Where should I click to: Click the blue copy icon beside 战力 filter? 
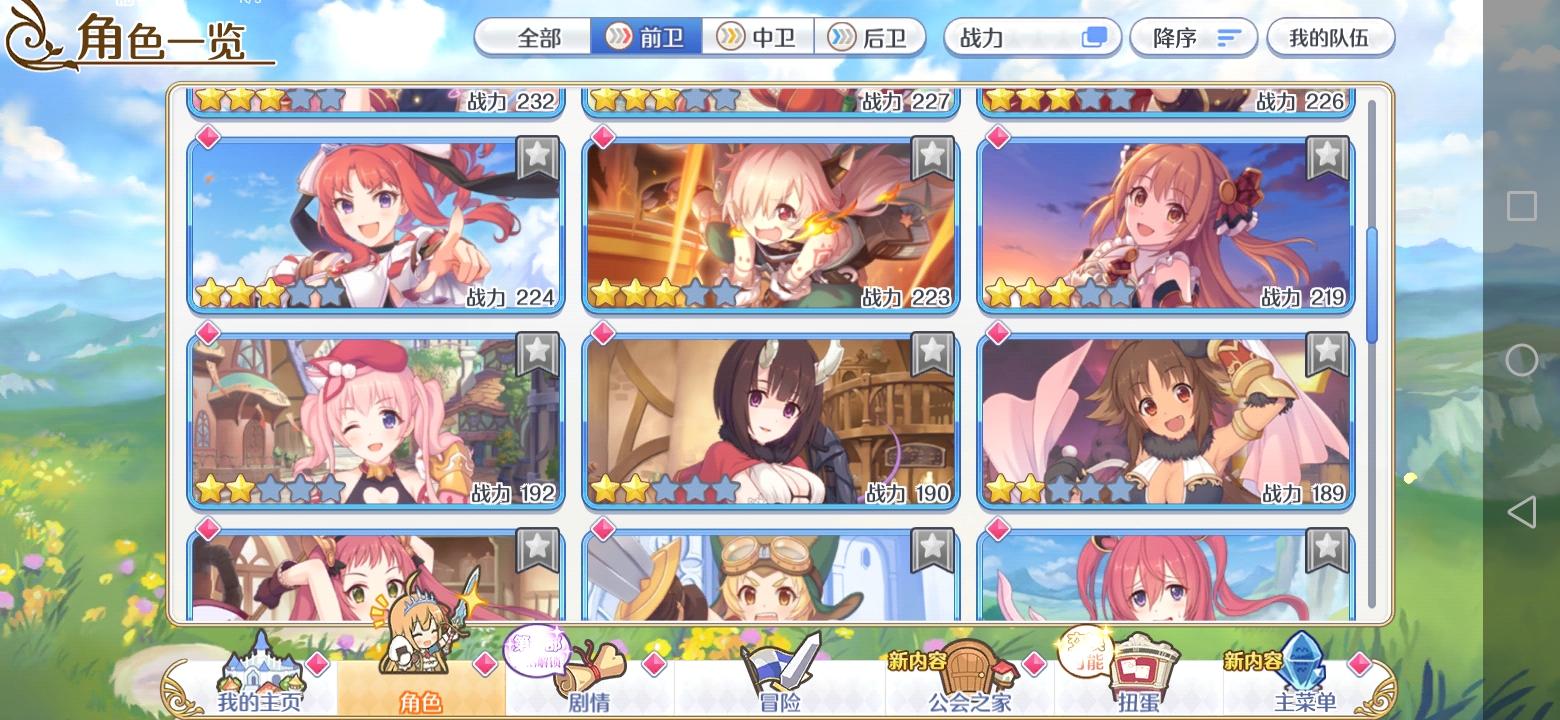point(1094,36)
